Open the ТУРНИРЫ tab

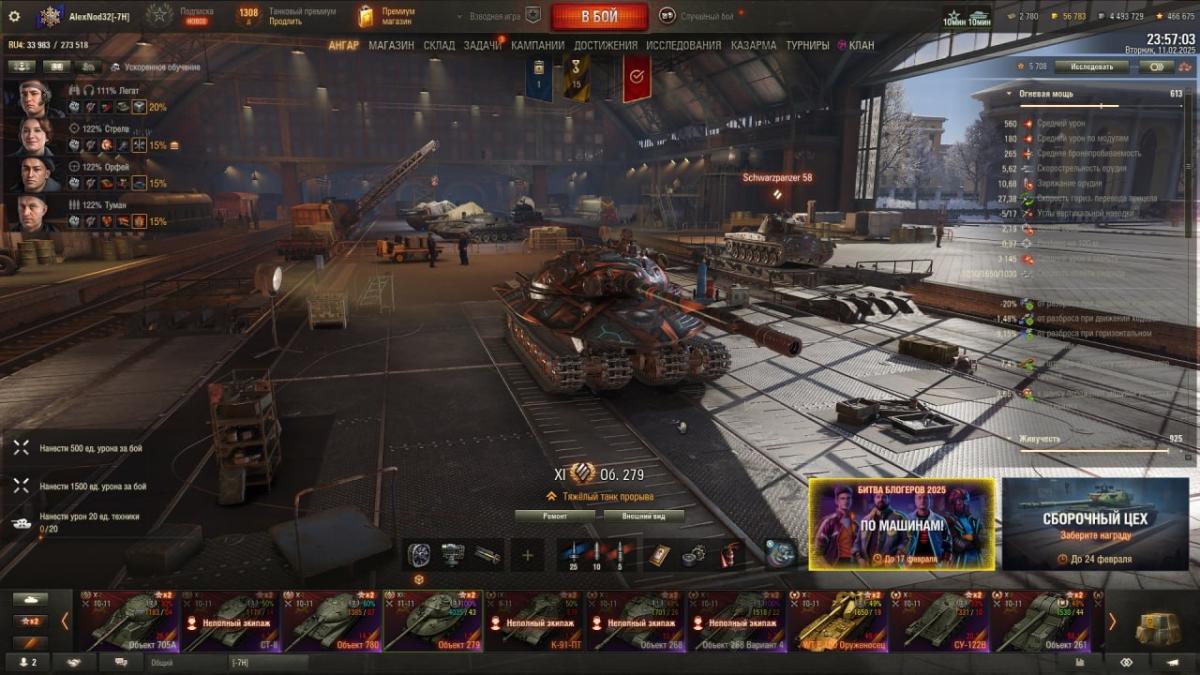click(808, 45)
